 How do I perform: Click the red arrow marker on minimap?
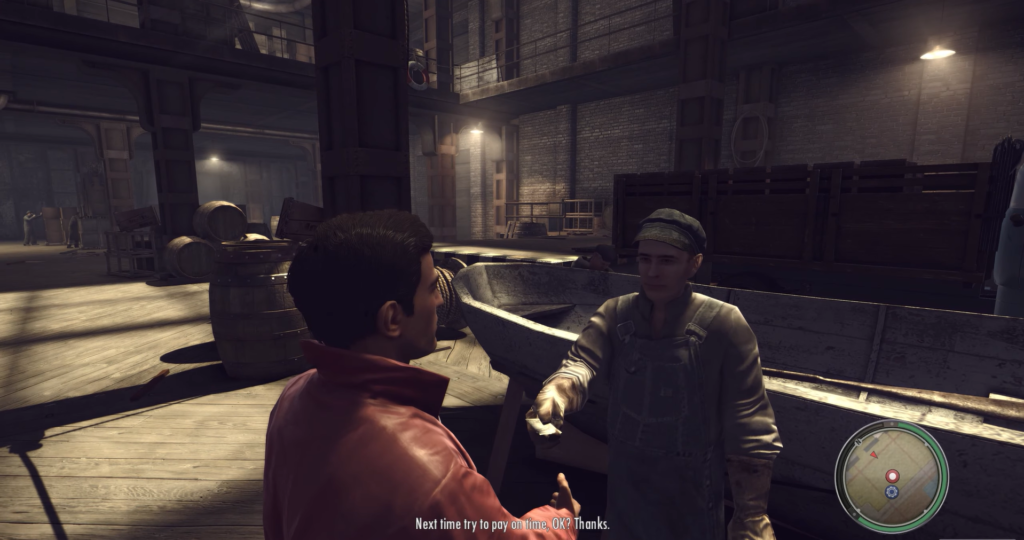[x=874, y=453]
